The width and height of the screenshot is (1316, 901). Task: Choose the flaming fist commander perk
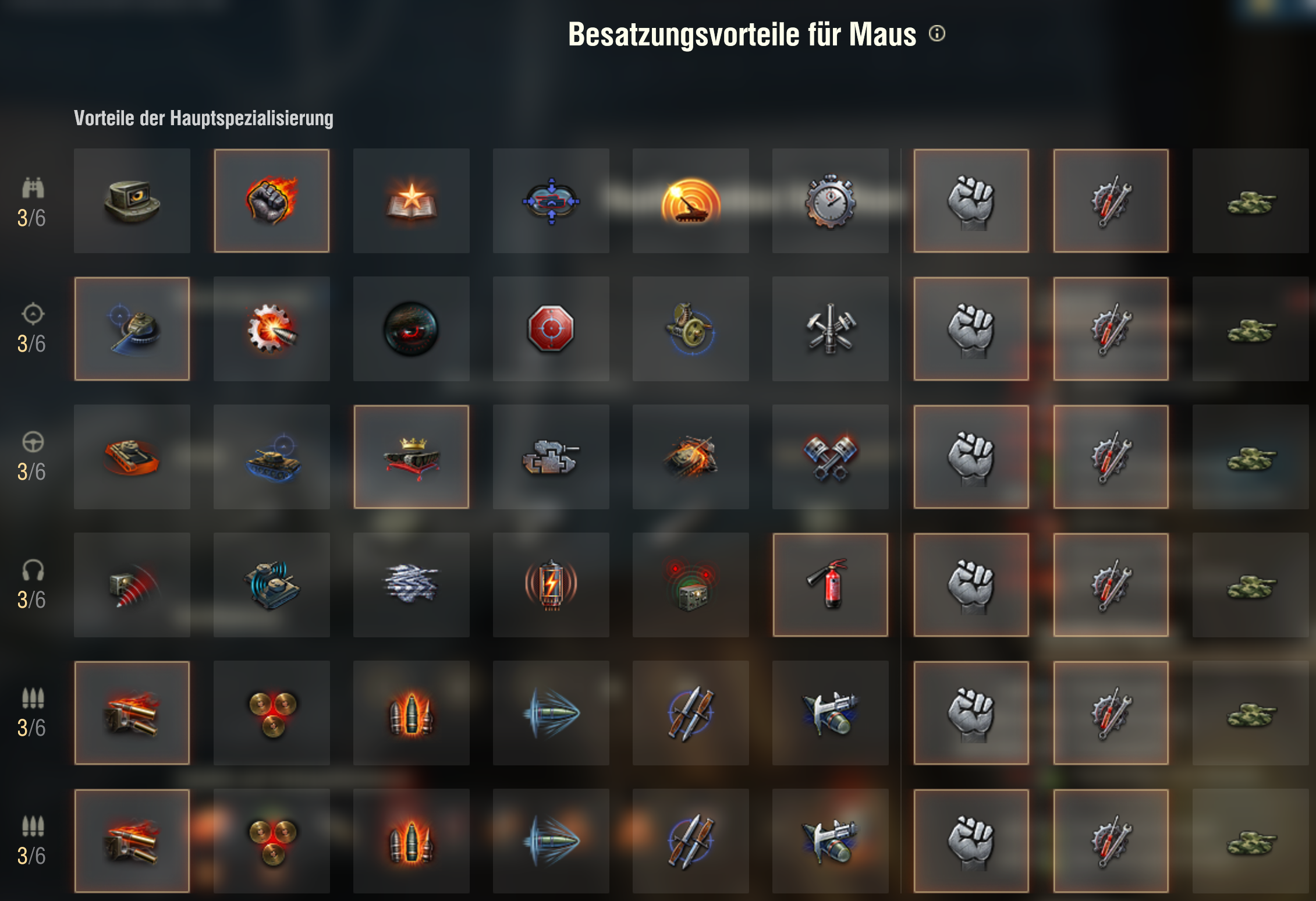[x=272, y=201]
